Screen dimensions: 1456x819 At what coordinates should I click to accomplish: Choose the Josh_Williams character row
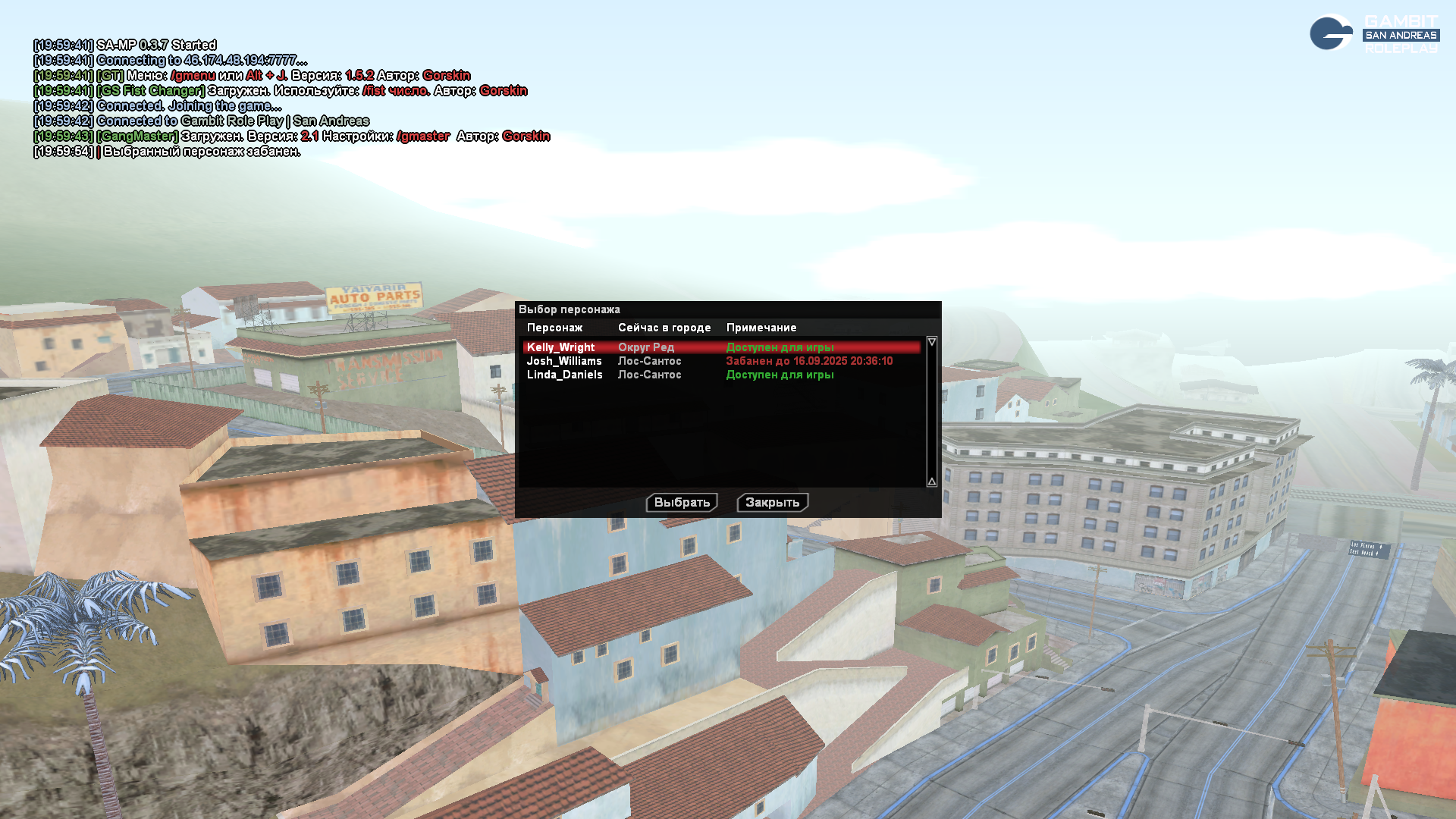[x=564, y=361]
